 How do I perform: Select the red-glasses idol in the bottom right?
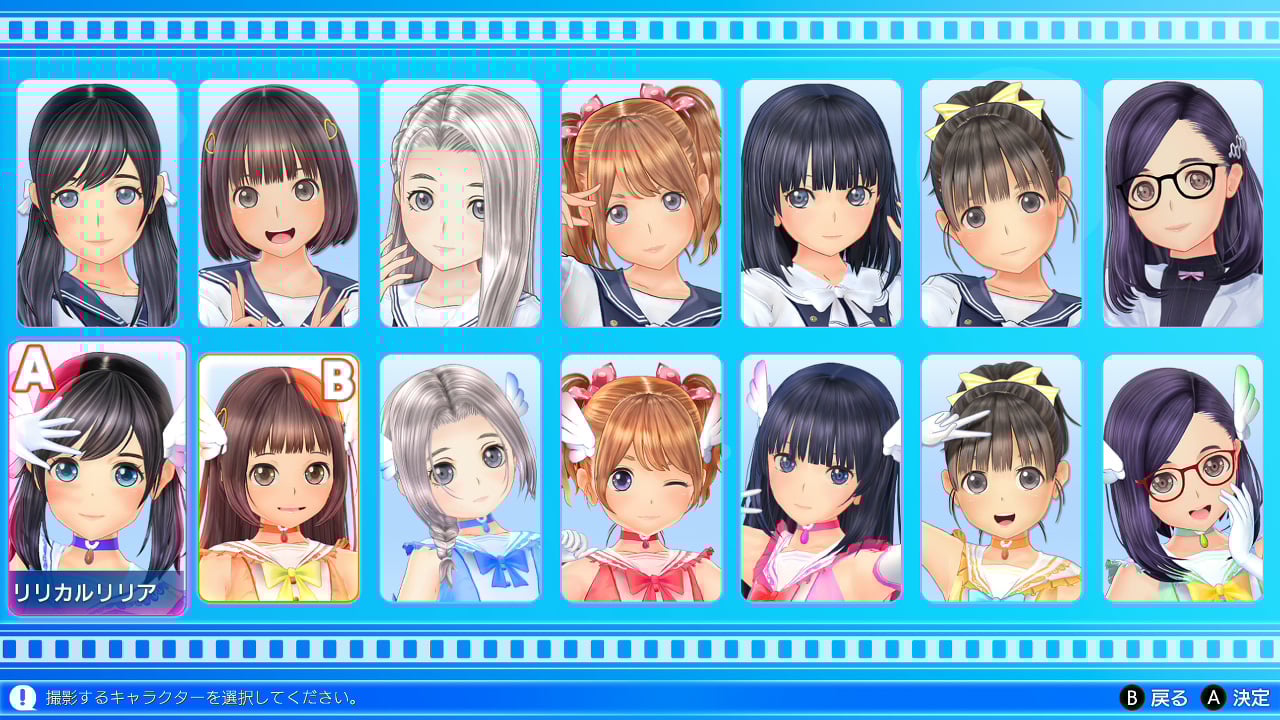pos(1182,477)
